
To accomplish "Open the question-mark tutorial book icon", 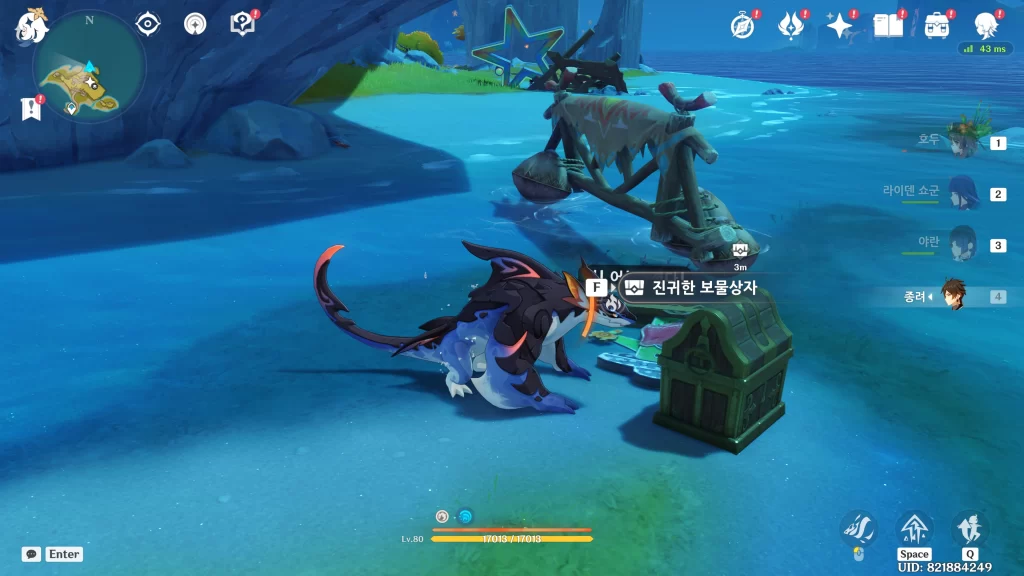I will tap(242, 23).
